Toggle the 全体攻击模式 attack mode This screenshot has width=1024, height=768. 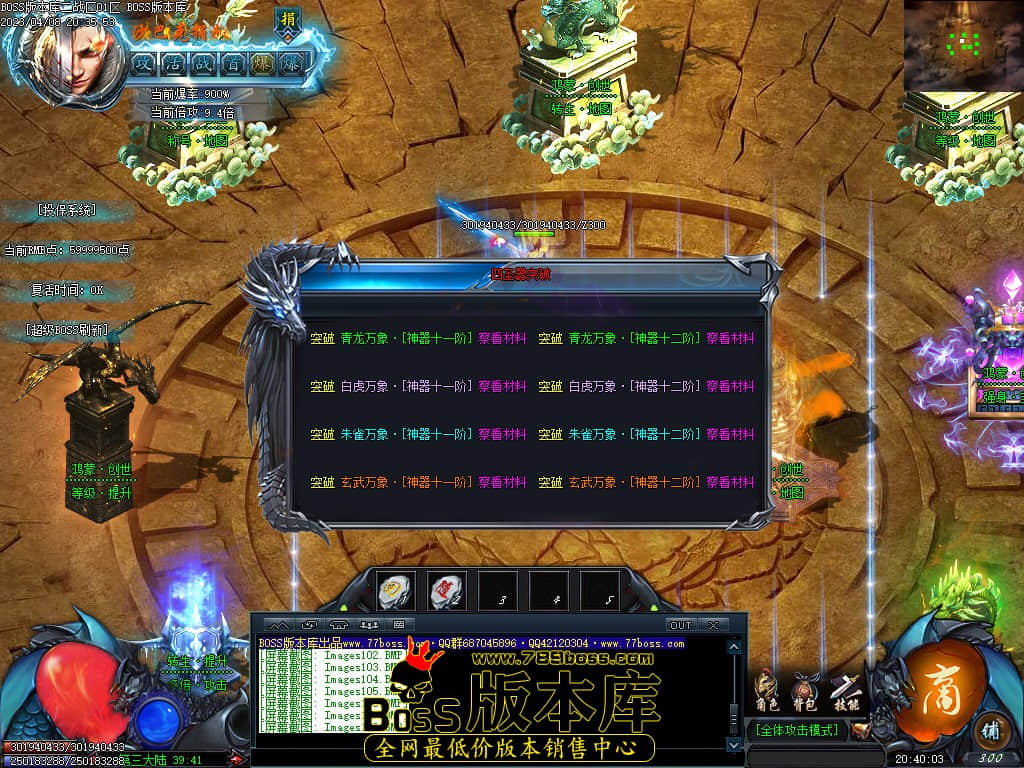pos(798,731)
